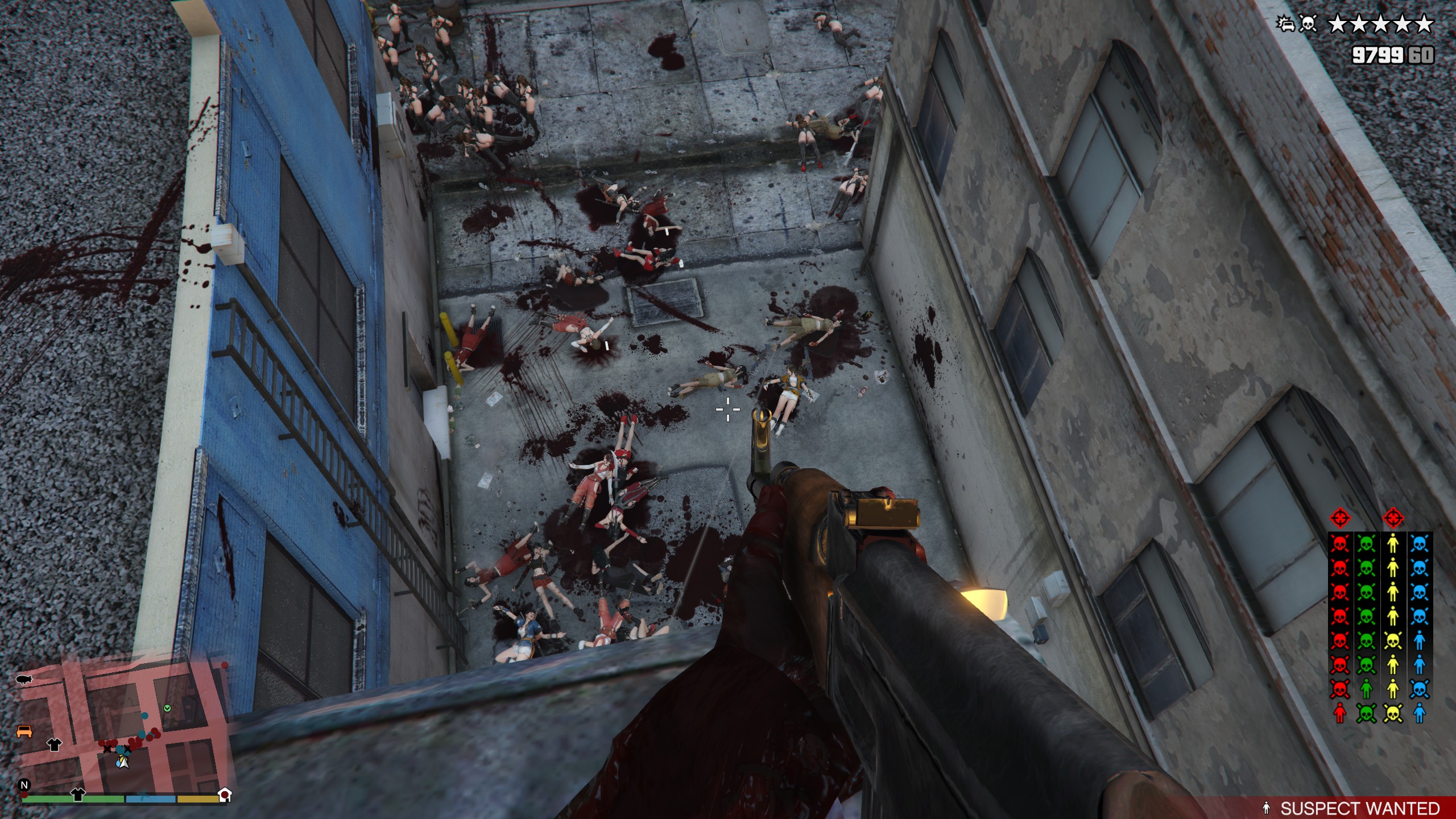Click the safehouse icon on the minimap
This screenshot has height=819, width=1456.
(x=225, y=795)
